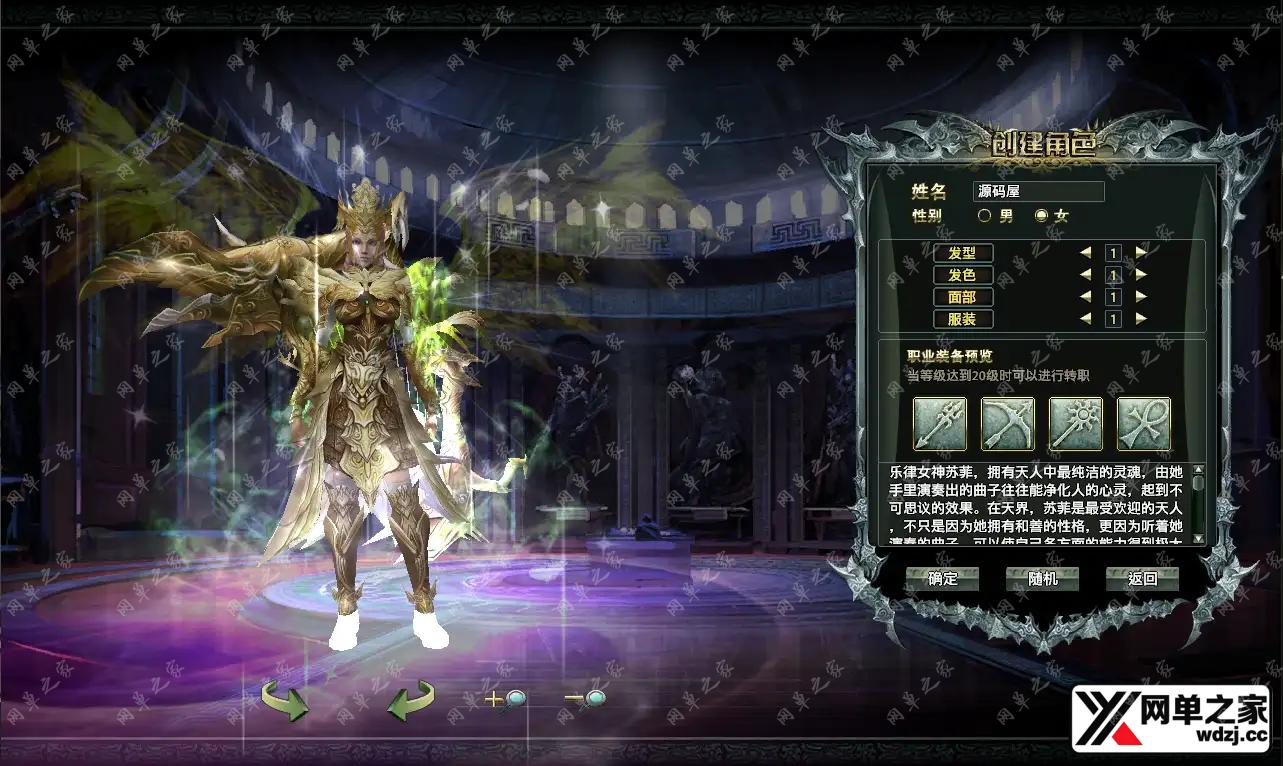Select the ankh cross weapon preview icon
This screenshot has width=1283, height=766.
tap(1141, 424)
